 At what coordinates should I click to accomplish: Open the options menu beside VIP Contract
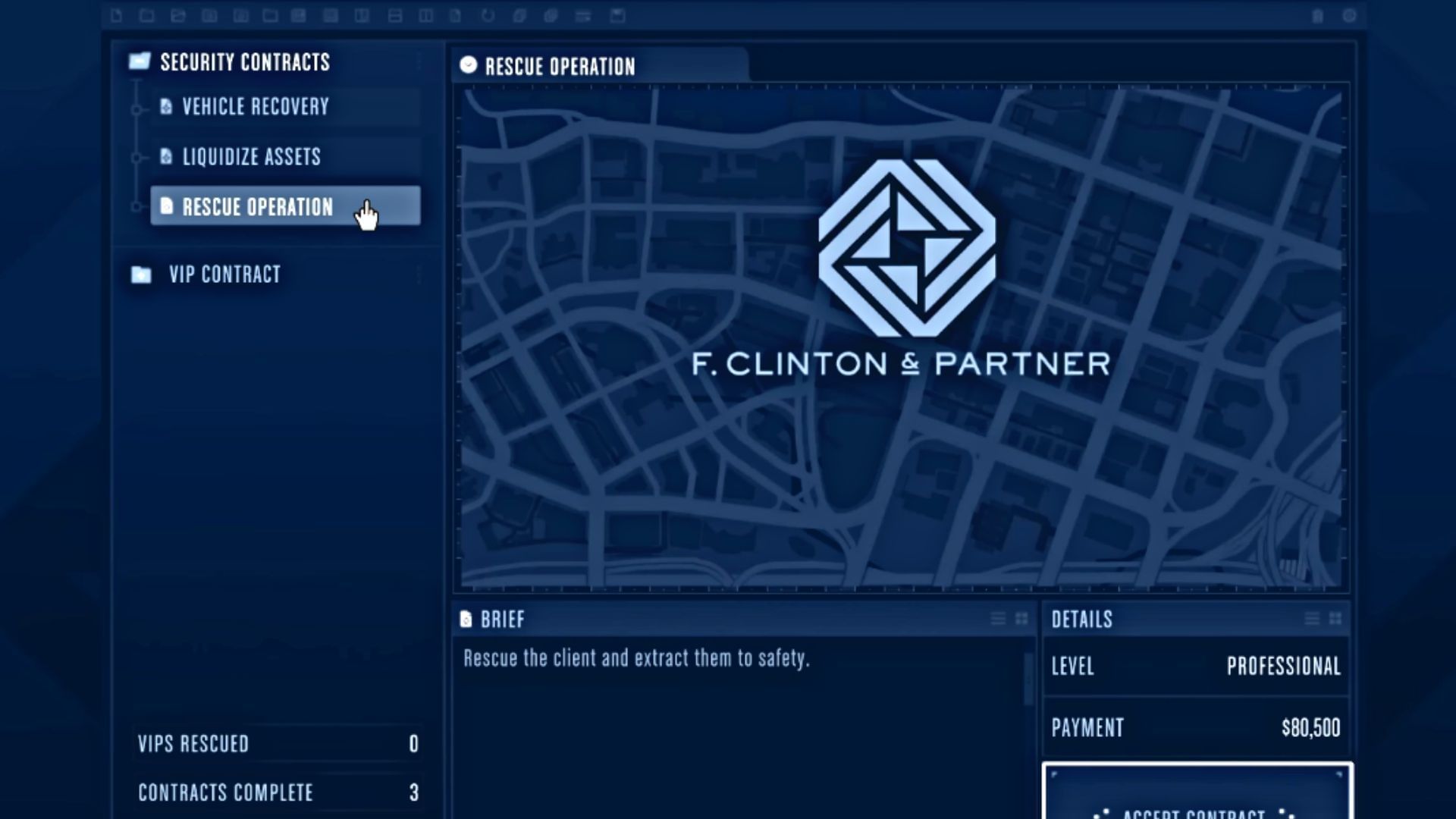(x=419, y=275)
